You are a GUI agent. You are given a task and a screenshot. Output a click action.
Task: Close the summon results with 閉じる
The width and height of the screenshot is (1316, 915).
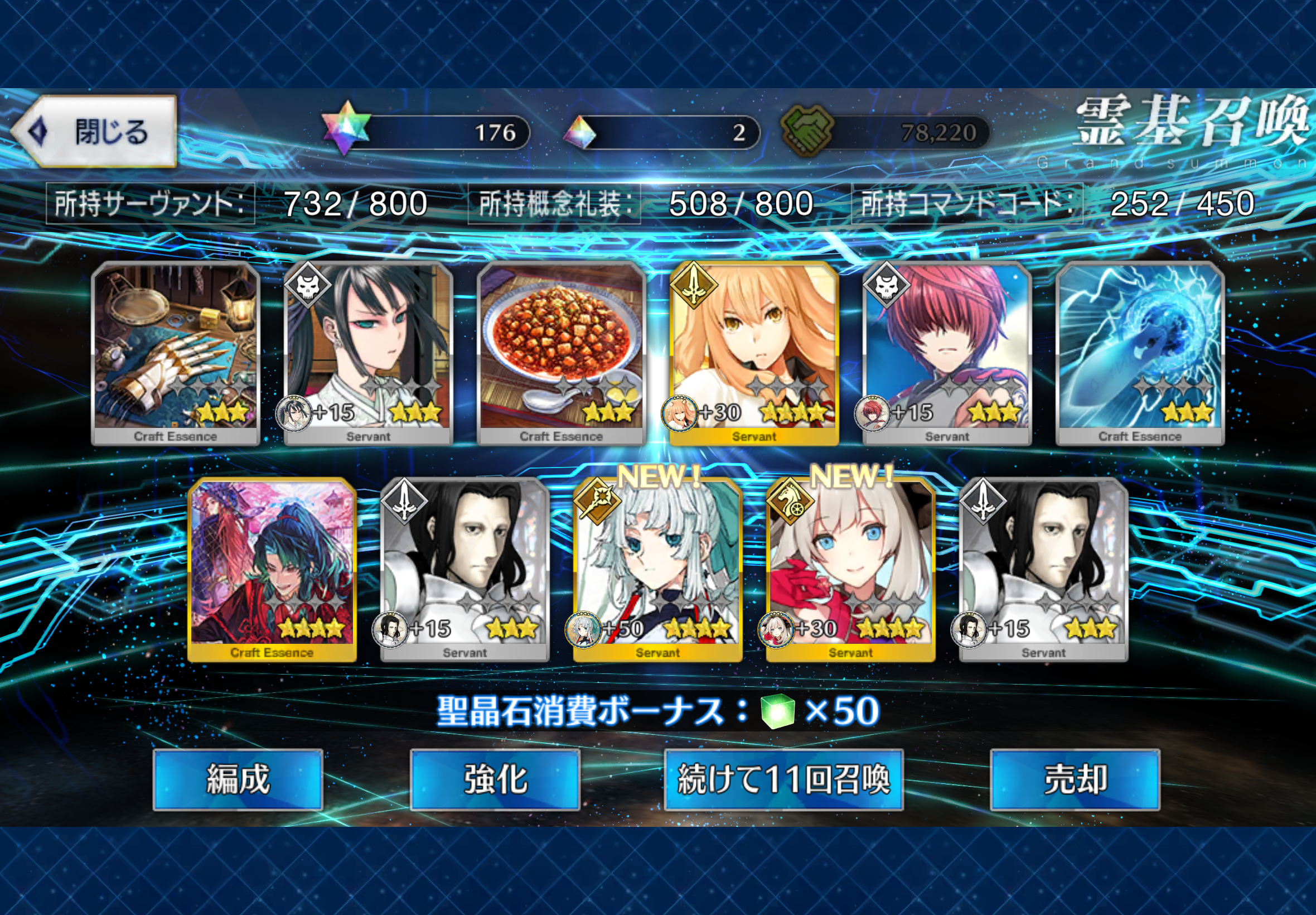[x=95, y=131]
